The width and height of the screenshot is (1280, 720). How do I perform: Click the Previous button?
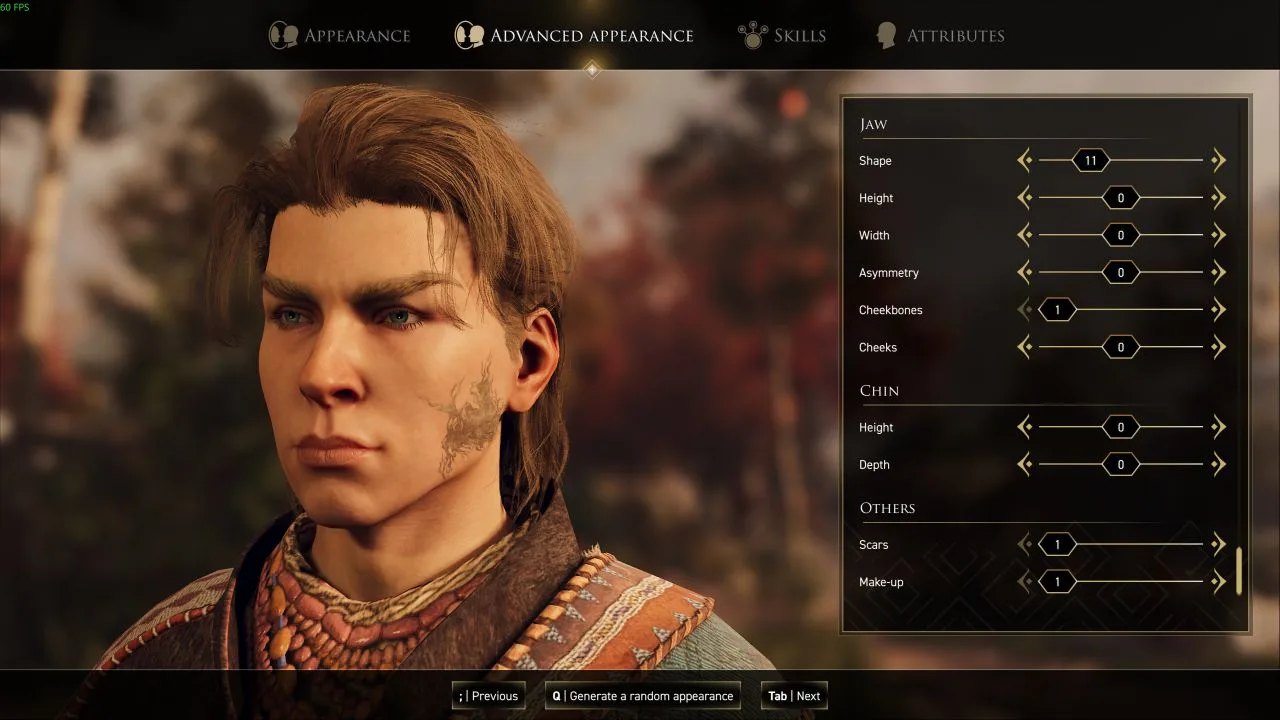489,696
